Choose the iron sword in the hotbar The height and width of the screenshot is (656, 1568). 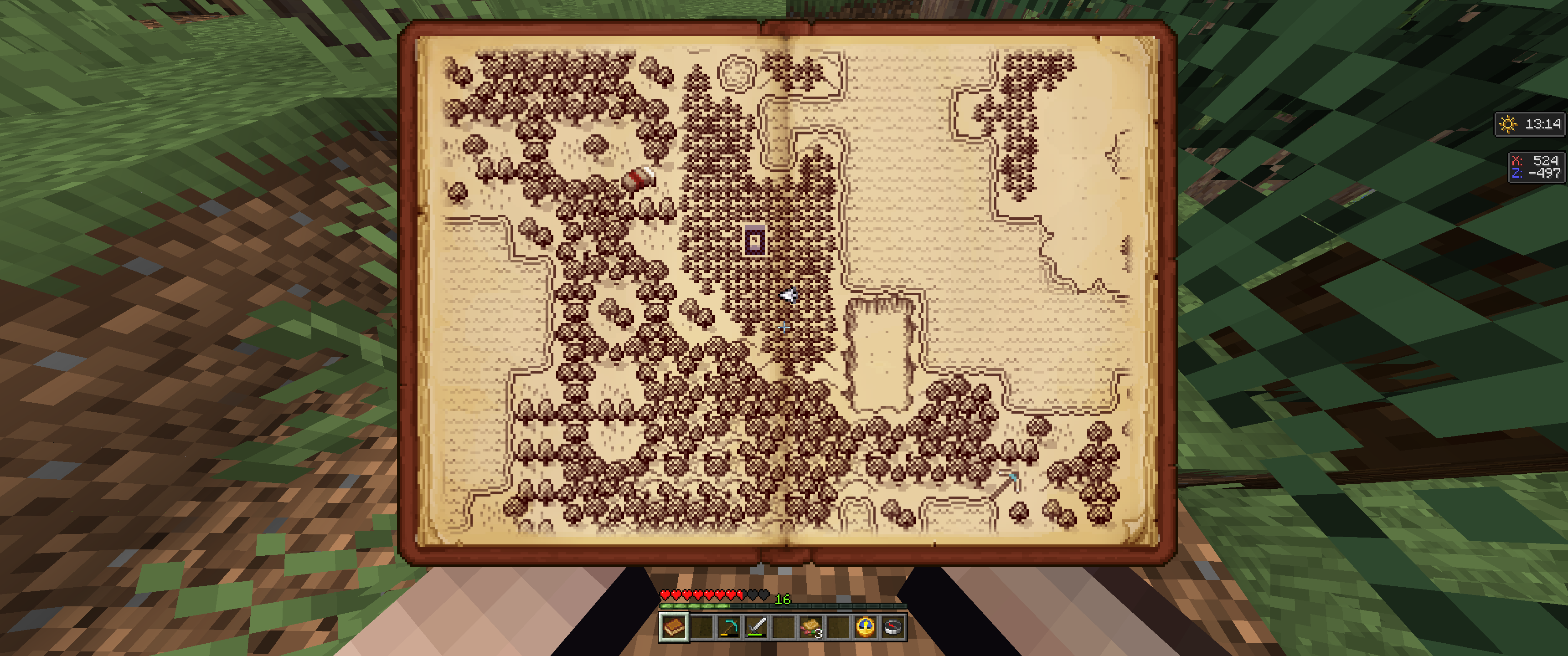[x=756, y=627]
